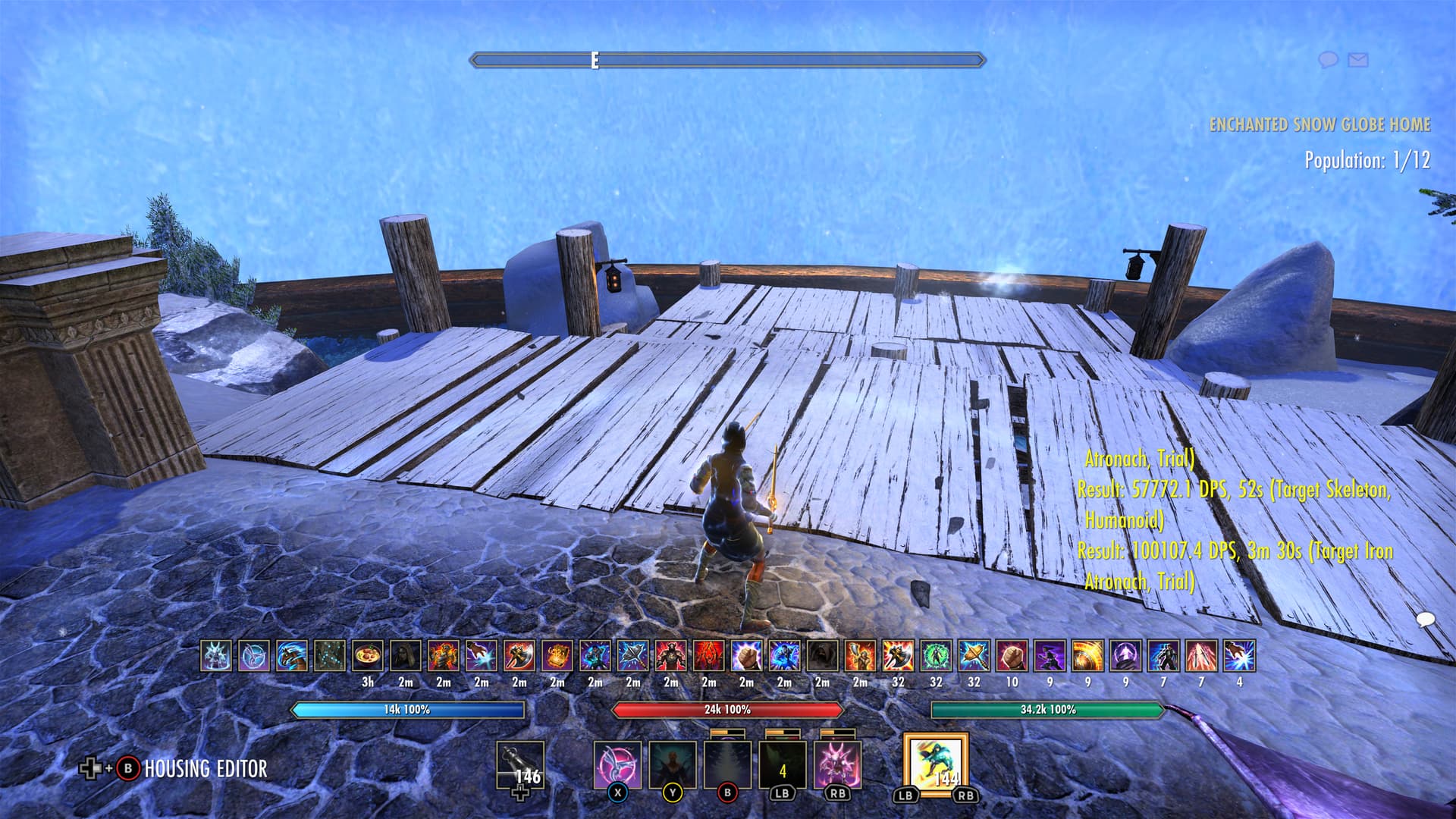
Task: Inspect the red horned armored figure buff
Action: click(671, 656)
